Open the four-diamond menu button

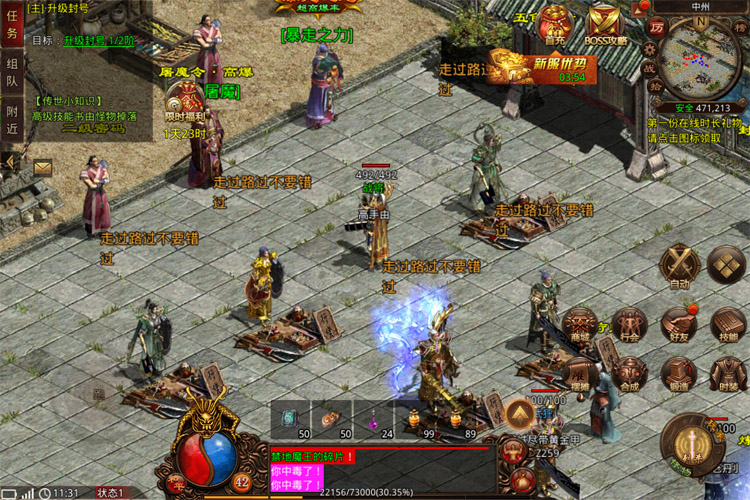[x=726, y=264]
